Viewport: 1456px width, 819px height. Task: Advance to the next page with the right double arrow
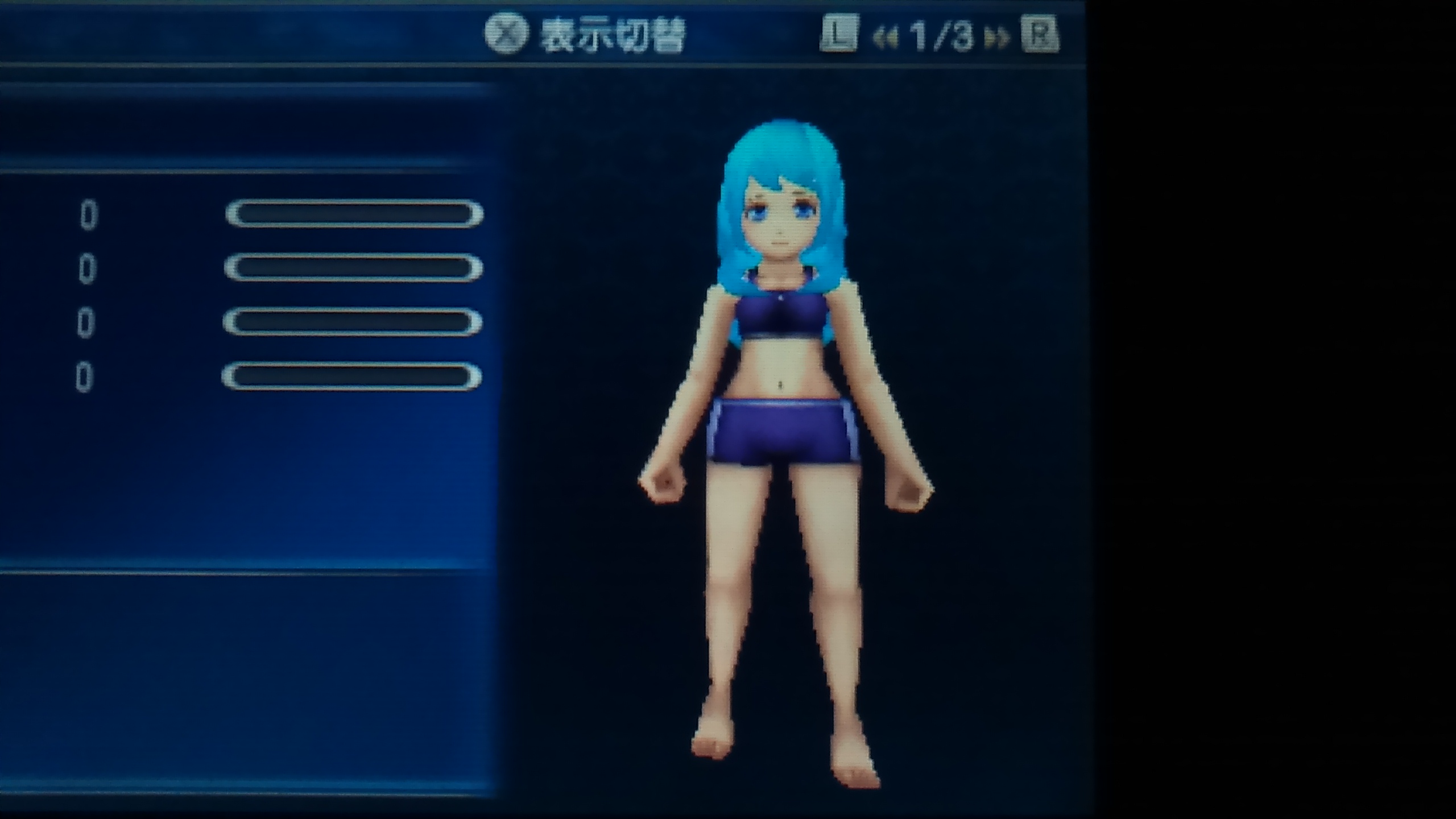coord(997,39)
